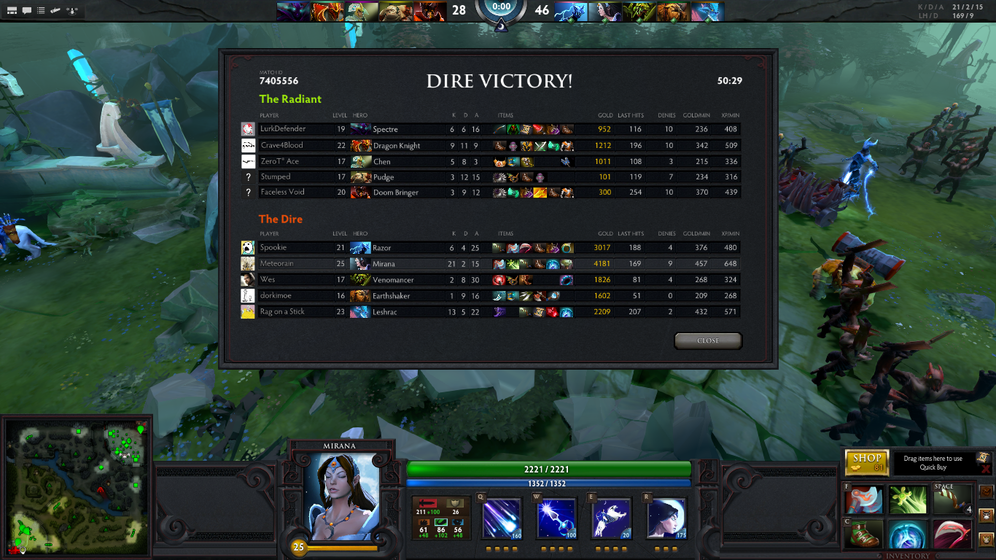
Task: Select Mirana's hero portrait
Action: click(x=342, y=497)
